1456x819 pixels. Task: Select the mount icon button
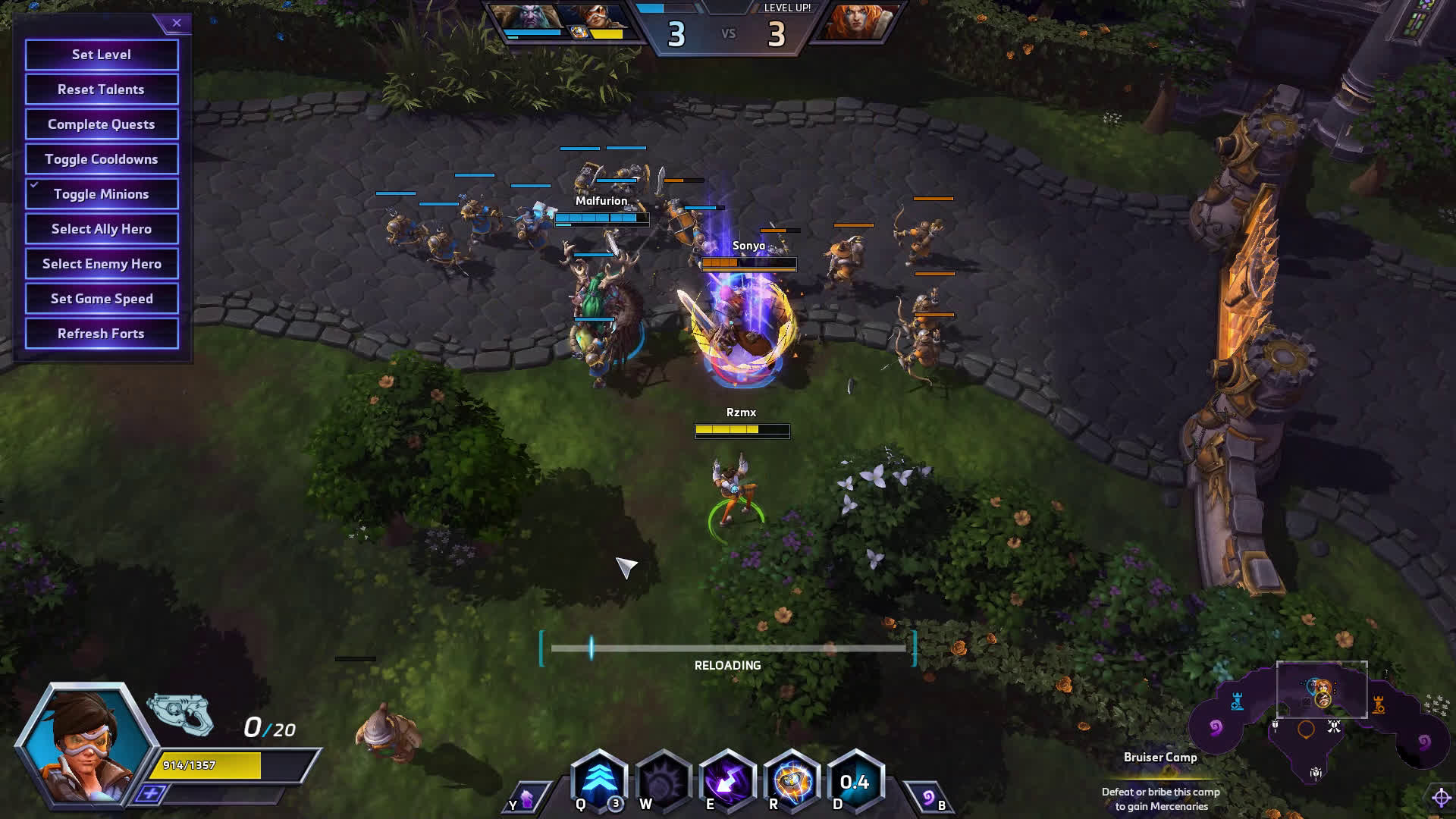(x=525, y=799)
